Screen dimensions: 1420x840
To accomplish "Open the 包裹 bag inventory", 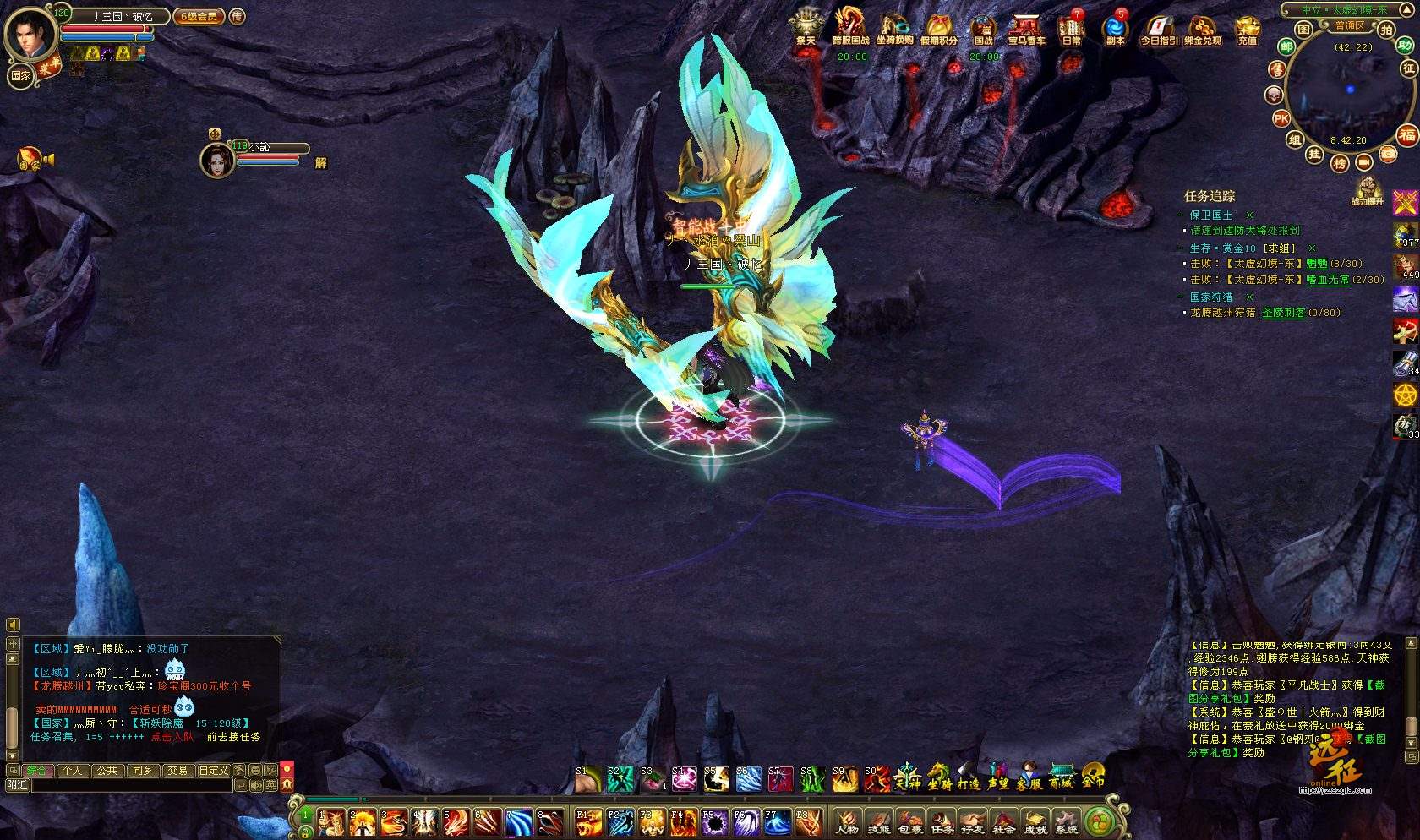I will [910, 821].
